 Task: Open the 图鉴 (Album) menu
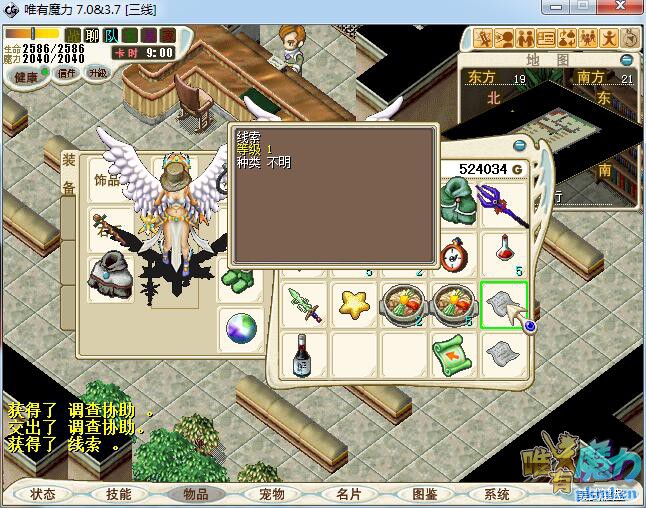pyautogui.click(x=423, y=494)
